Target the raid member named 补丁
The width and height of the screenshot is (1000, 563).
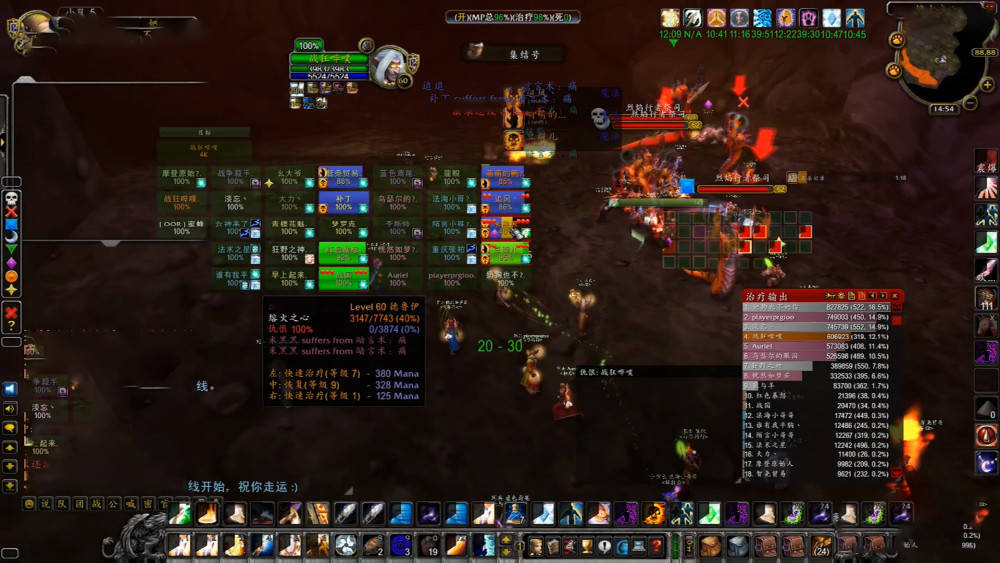tap(343, 203)
